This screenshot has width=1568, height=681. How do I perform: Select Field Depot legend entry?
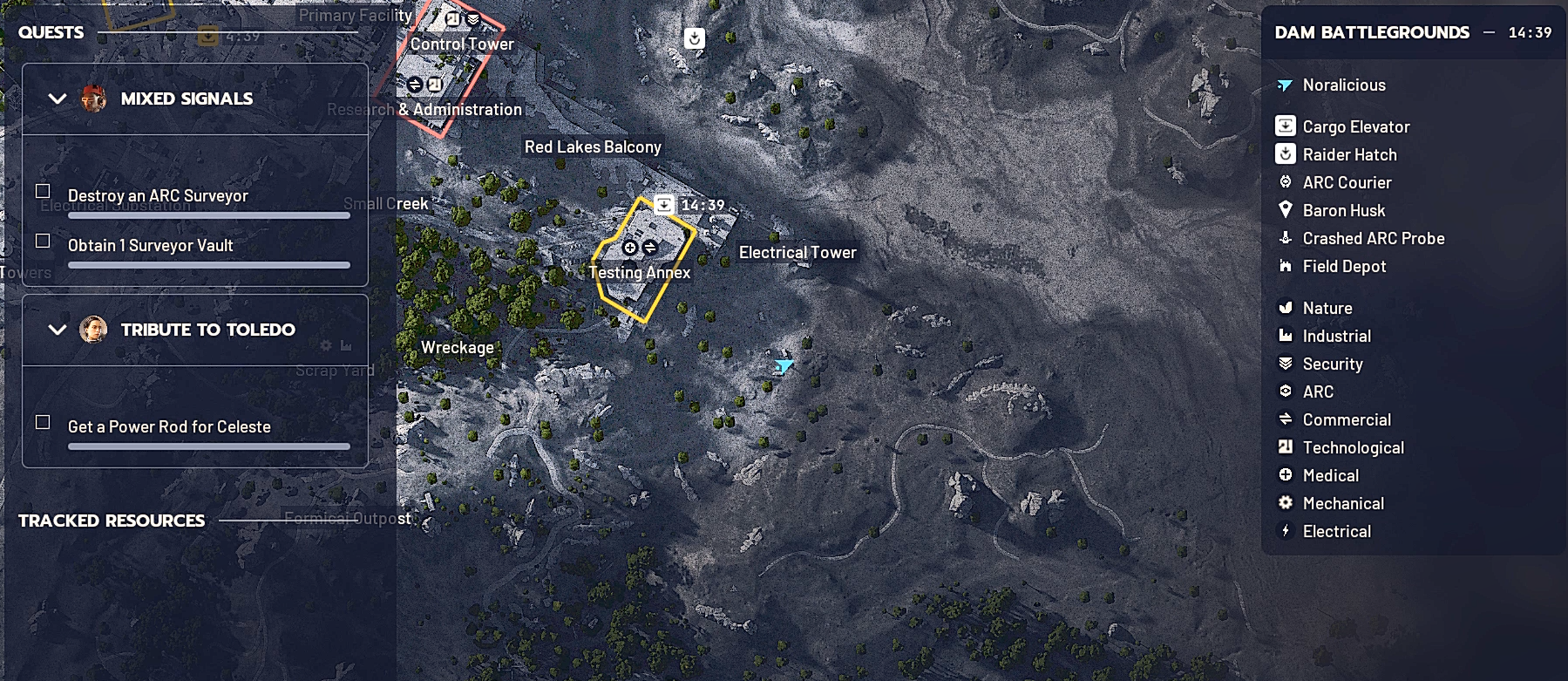click(1343, 266)
